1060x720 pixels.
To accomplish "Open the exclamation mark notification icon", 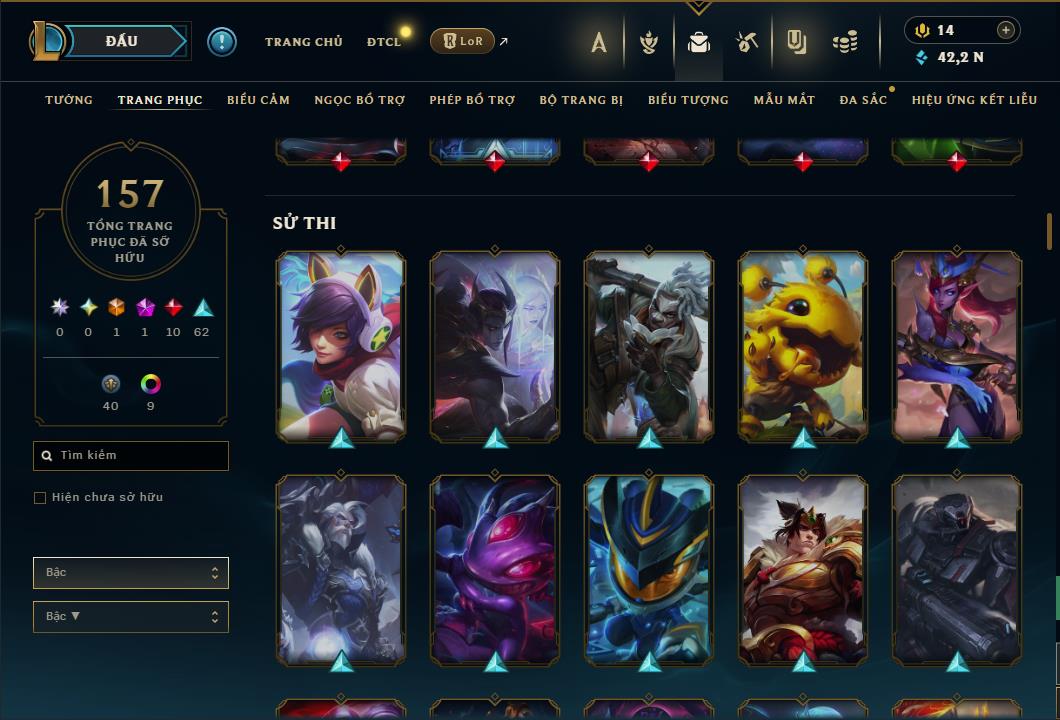I will [222, 42].
